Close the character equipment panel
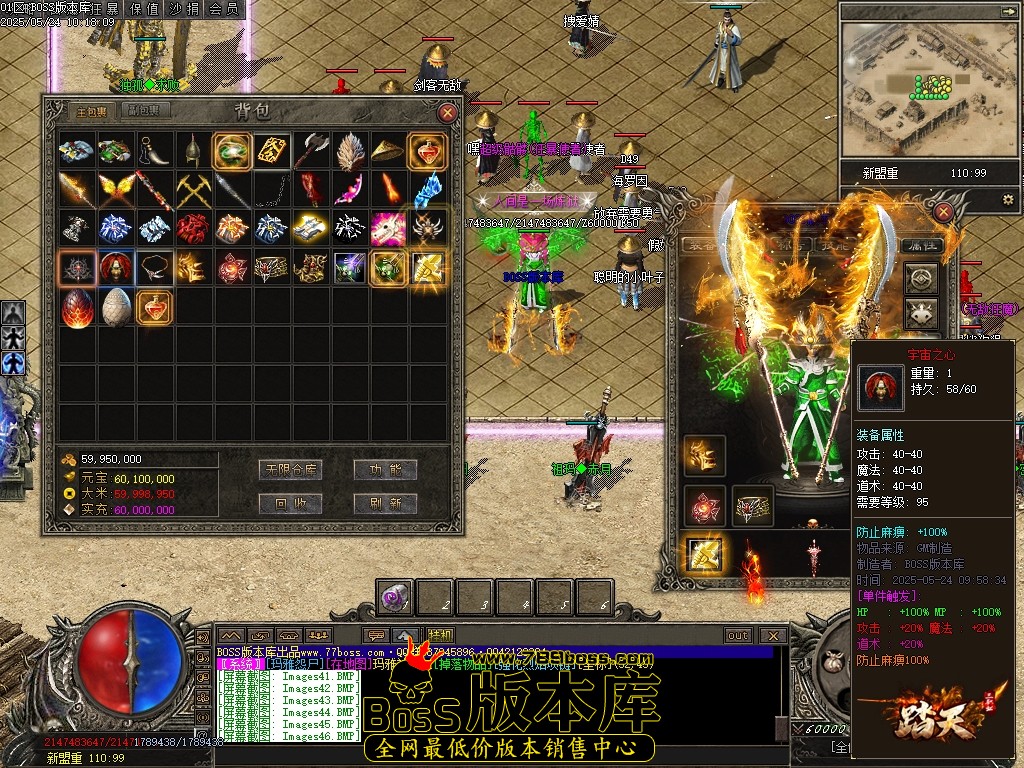The width and height of the screenshot is (1024, 768). coord(943,212)
